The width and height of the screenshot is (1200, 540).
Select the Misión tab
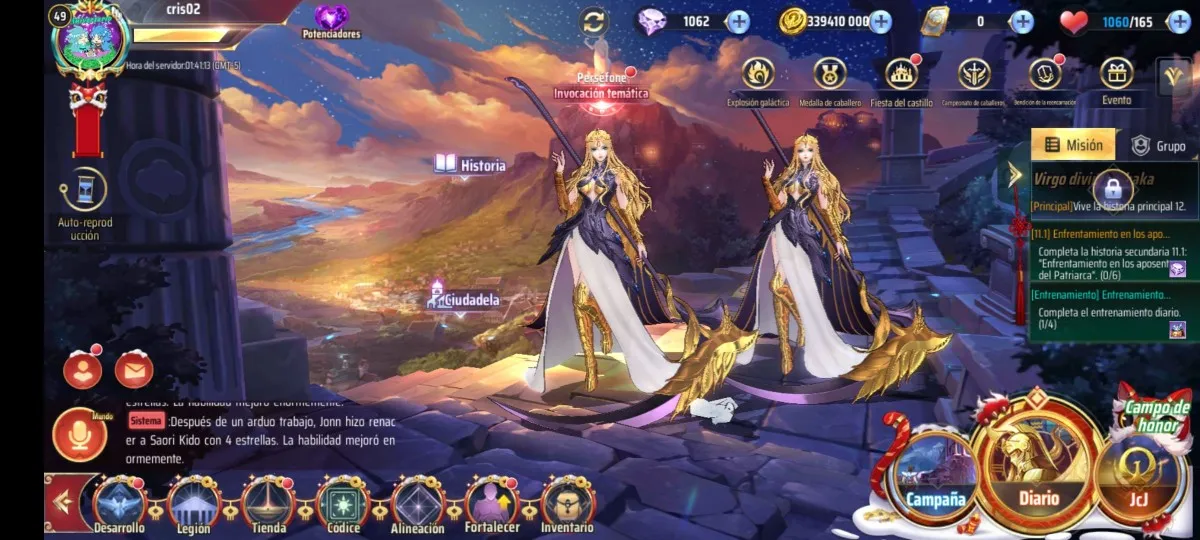pyautogui.click(x=1073, y=146)
